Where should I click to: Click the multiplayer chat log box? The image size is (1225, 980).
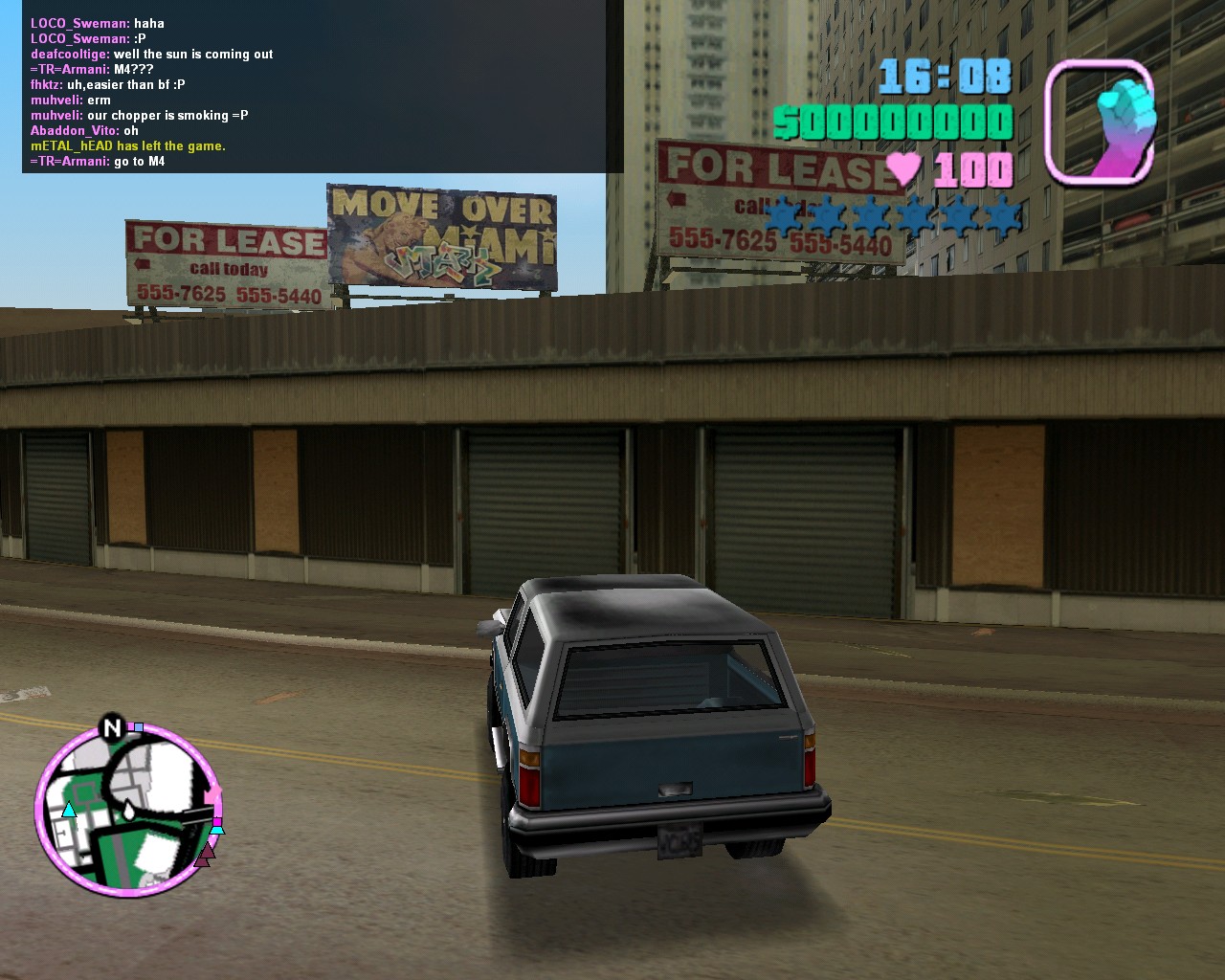point(323,86)
